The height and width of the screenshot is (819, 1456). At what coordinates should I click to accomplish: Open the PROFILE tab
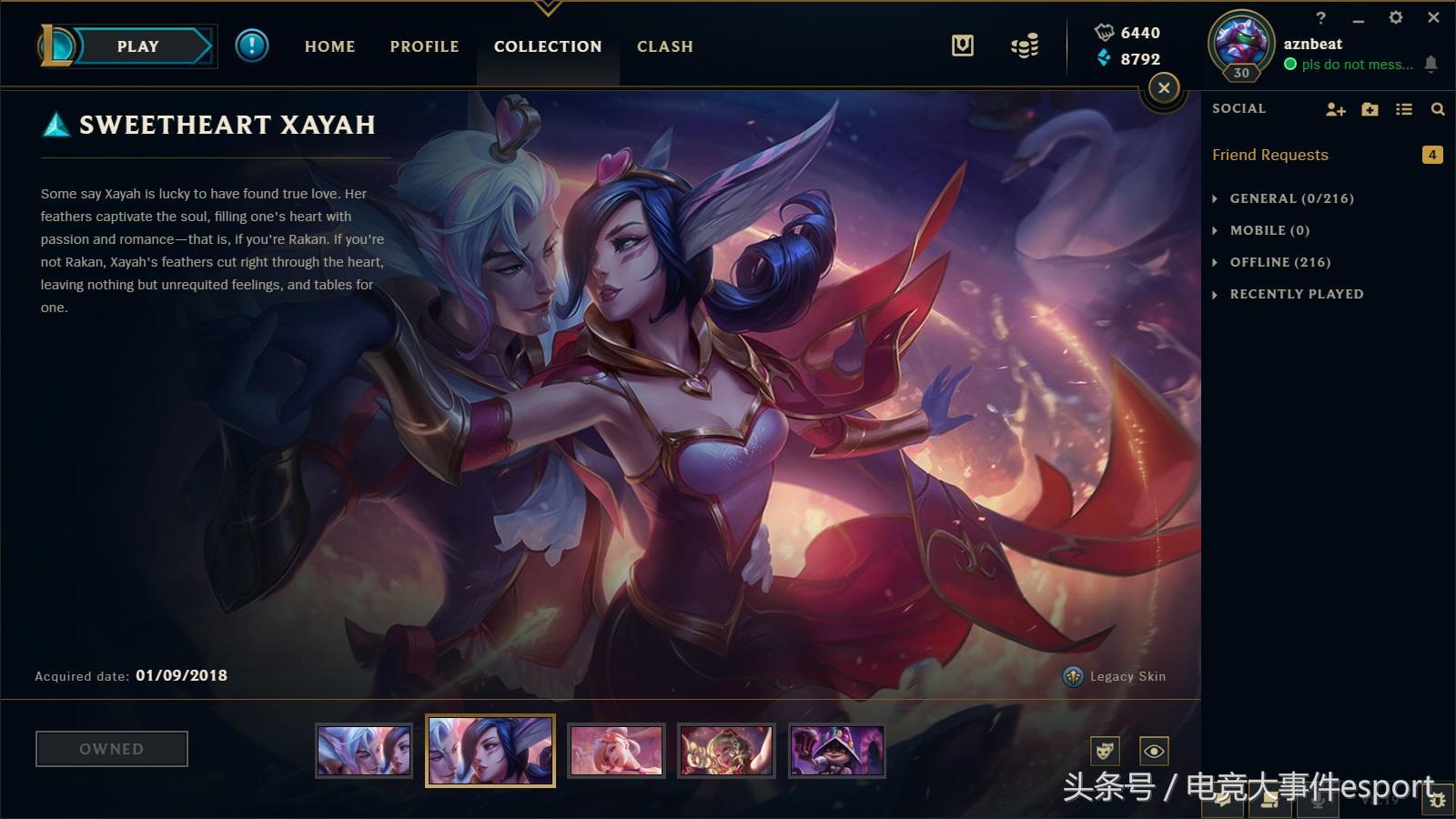click(424, 46)
